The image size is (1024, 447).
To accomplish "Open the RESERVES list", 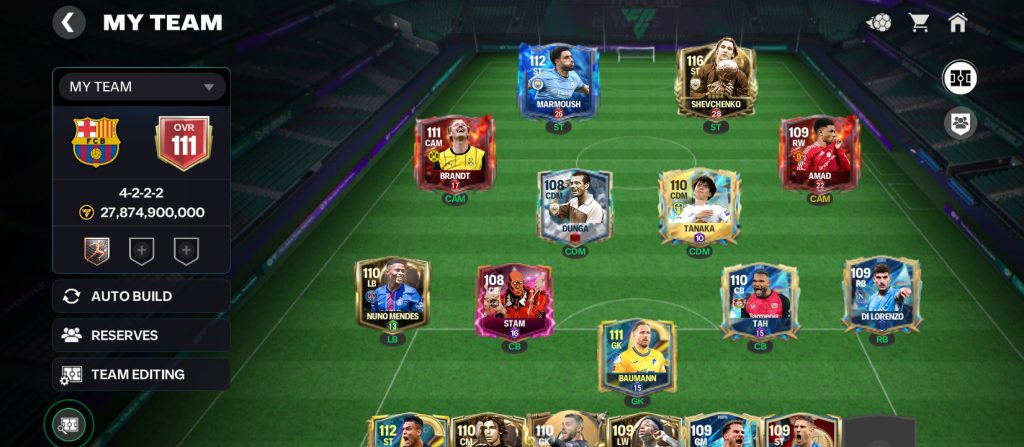I will click(x=141, y=335).
